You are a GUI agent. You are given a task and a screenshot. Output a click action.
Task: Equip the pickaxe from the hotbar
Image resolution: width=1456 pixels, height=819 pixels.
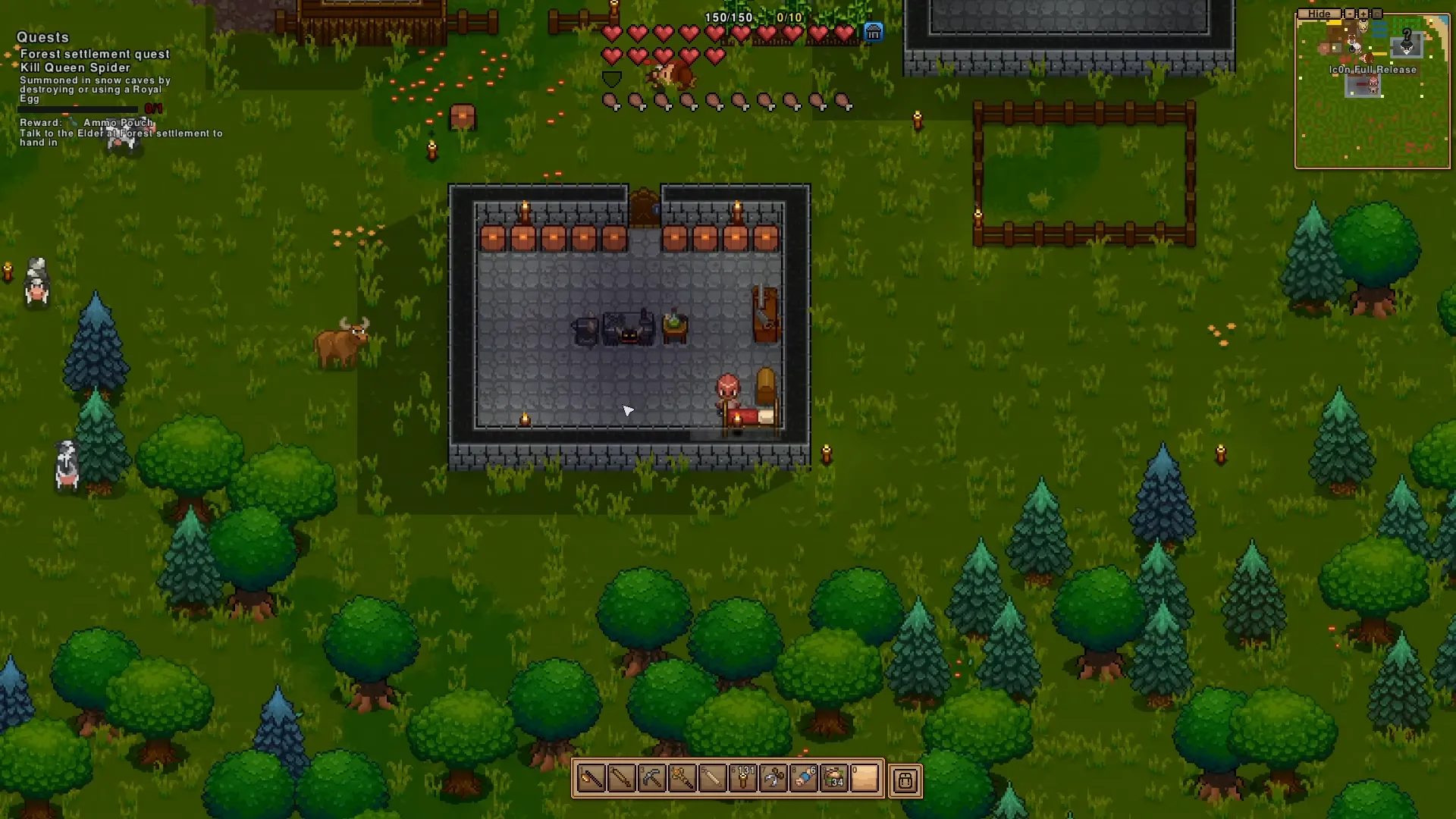point(652,779)
